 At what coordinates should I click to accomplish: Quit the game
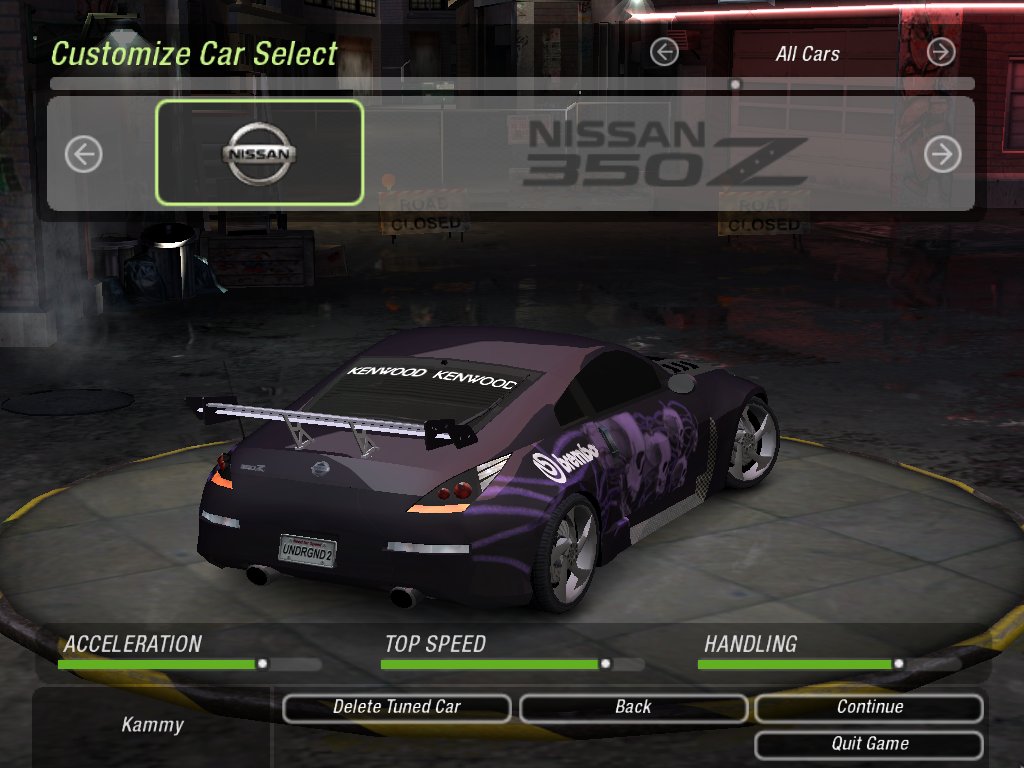pyautogui.click(x=869, y=745)
